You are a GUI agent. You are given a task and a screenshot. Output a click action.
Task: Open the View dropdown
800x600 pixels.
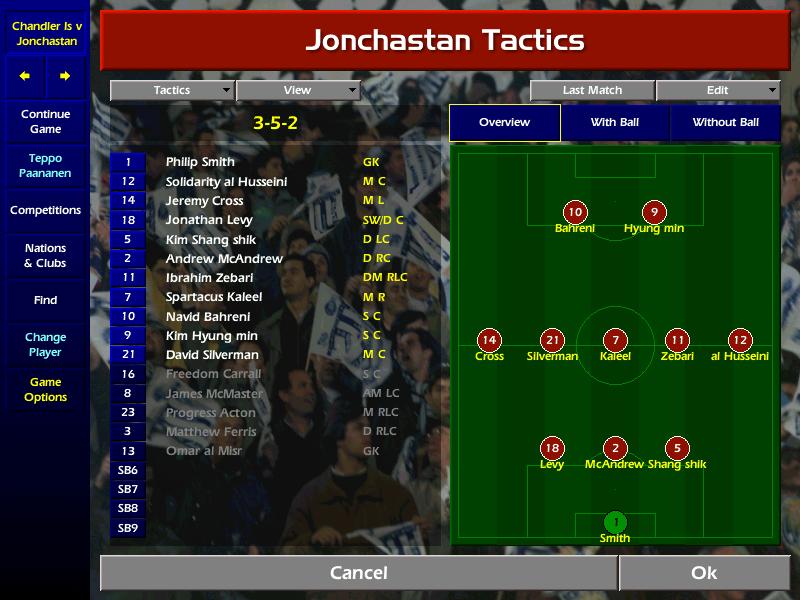pyautogui.click(x=297, y=90)
